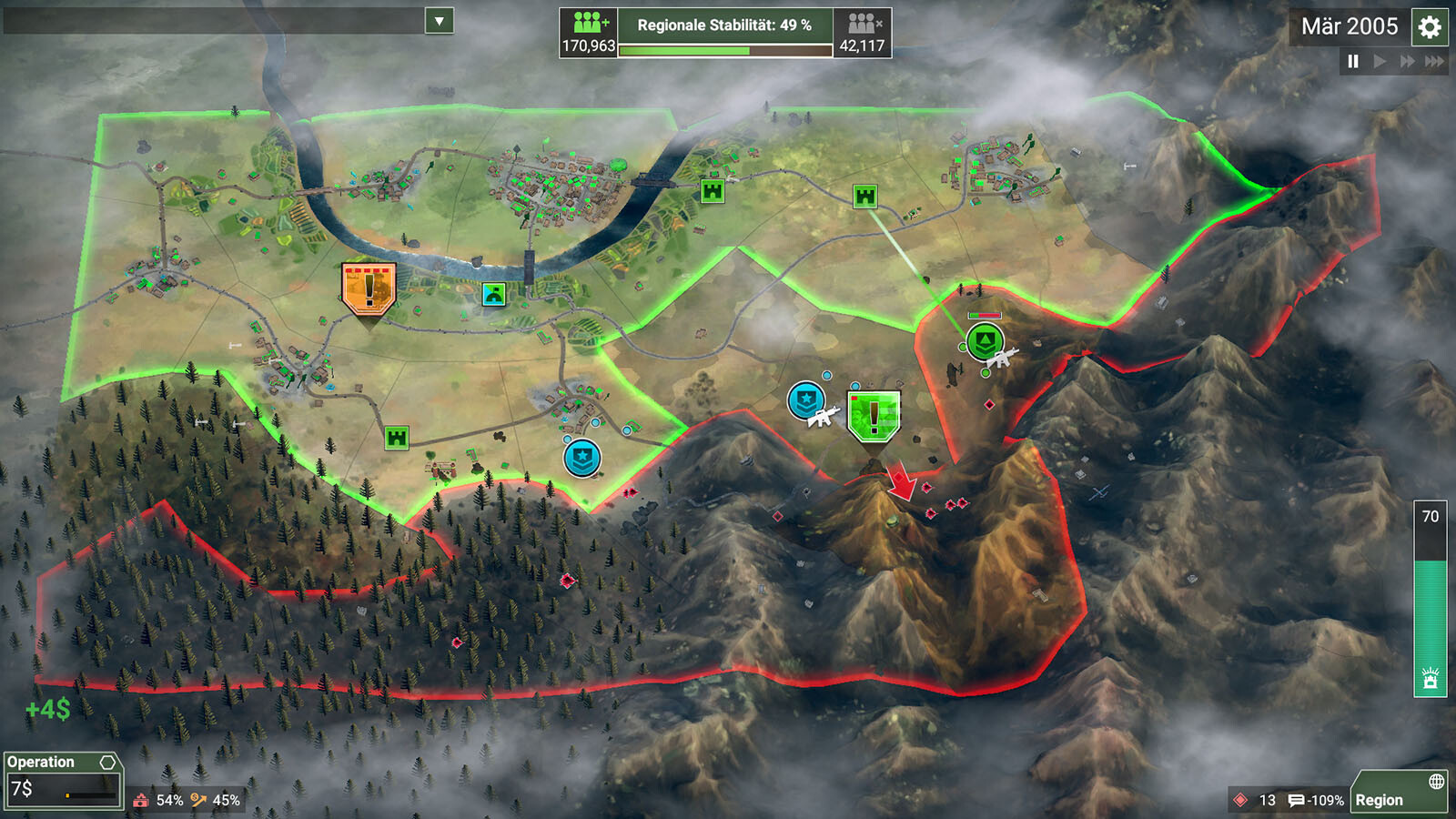Click the grey hostile population icon
The image size is (1456, 819).
(862, 23)
